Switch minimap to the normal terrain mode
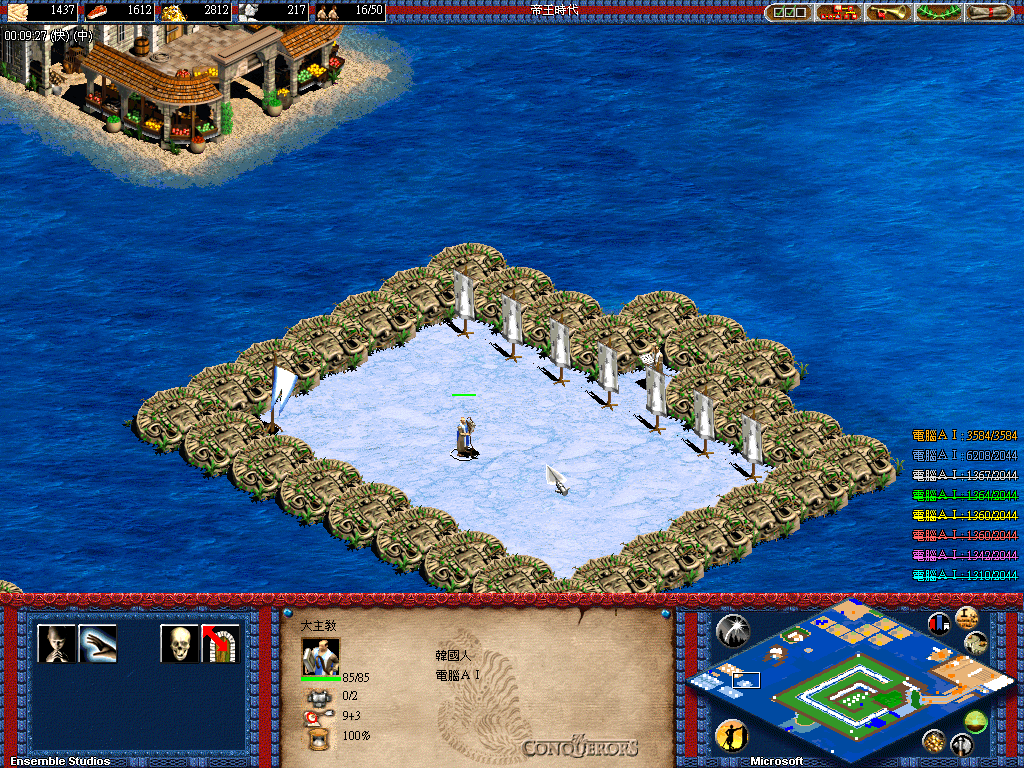 click(x=977, y=643)
